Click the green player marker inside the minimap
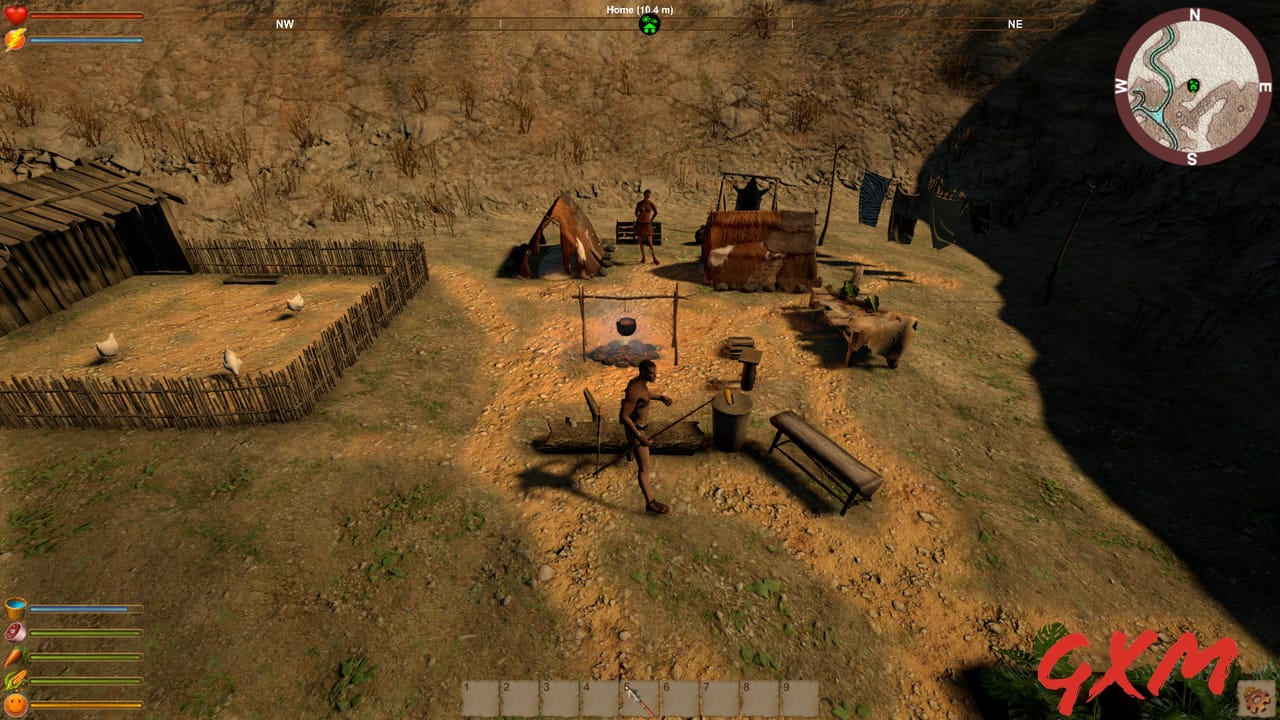 click(x=1192, y=85)
